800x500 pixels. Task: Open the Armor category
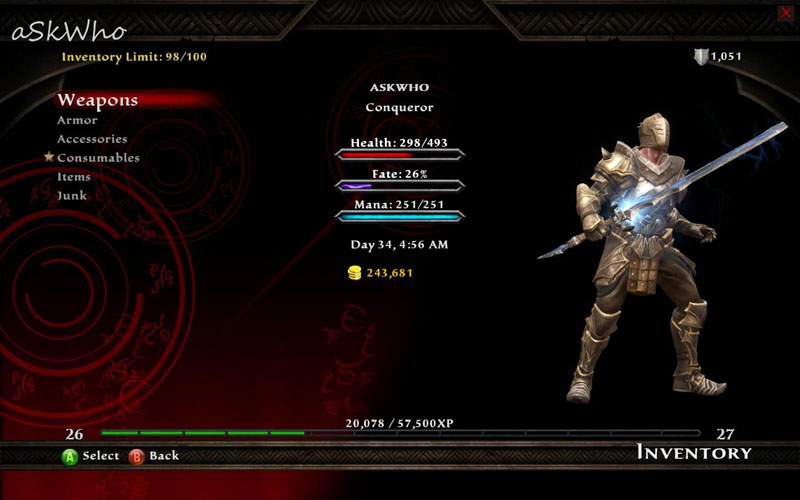click(x=77, y=121)
